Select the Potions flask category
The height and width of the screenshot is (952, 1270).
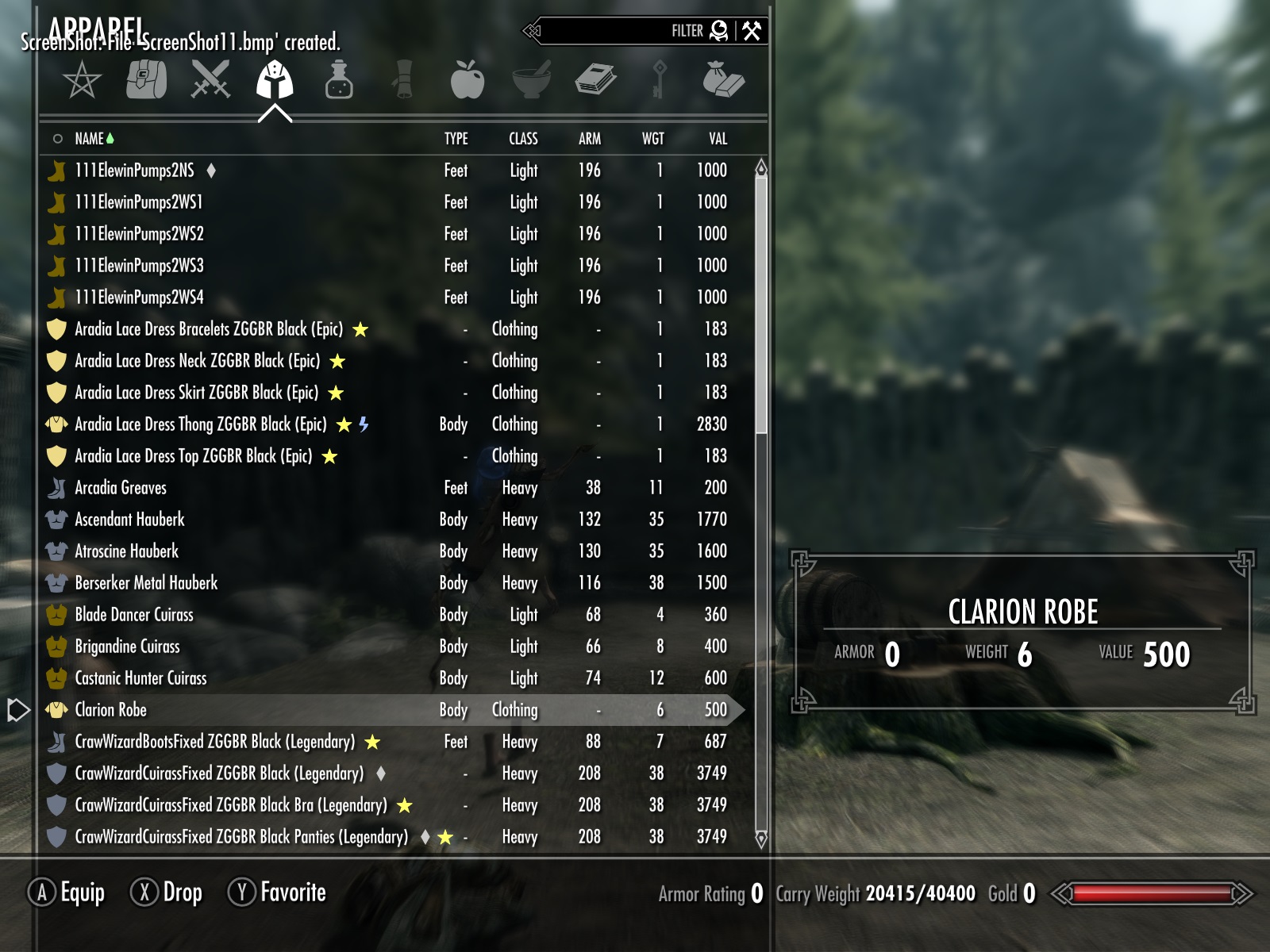[x=339, y=80]
